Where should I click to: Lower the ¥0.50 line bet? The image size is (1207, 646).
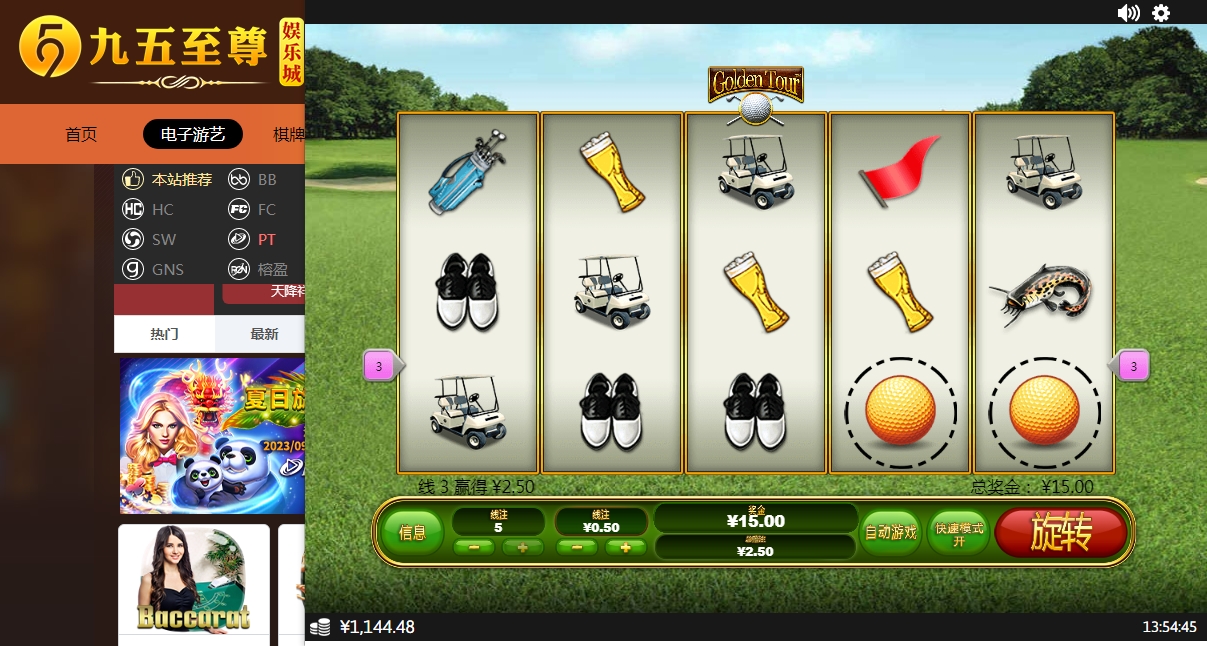[577, 547]
